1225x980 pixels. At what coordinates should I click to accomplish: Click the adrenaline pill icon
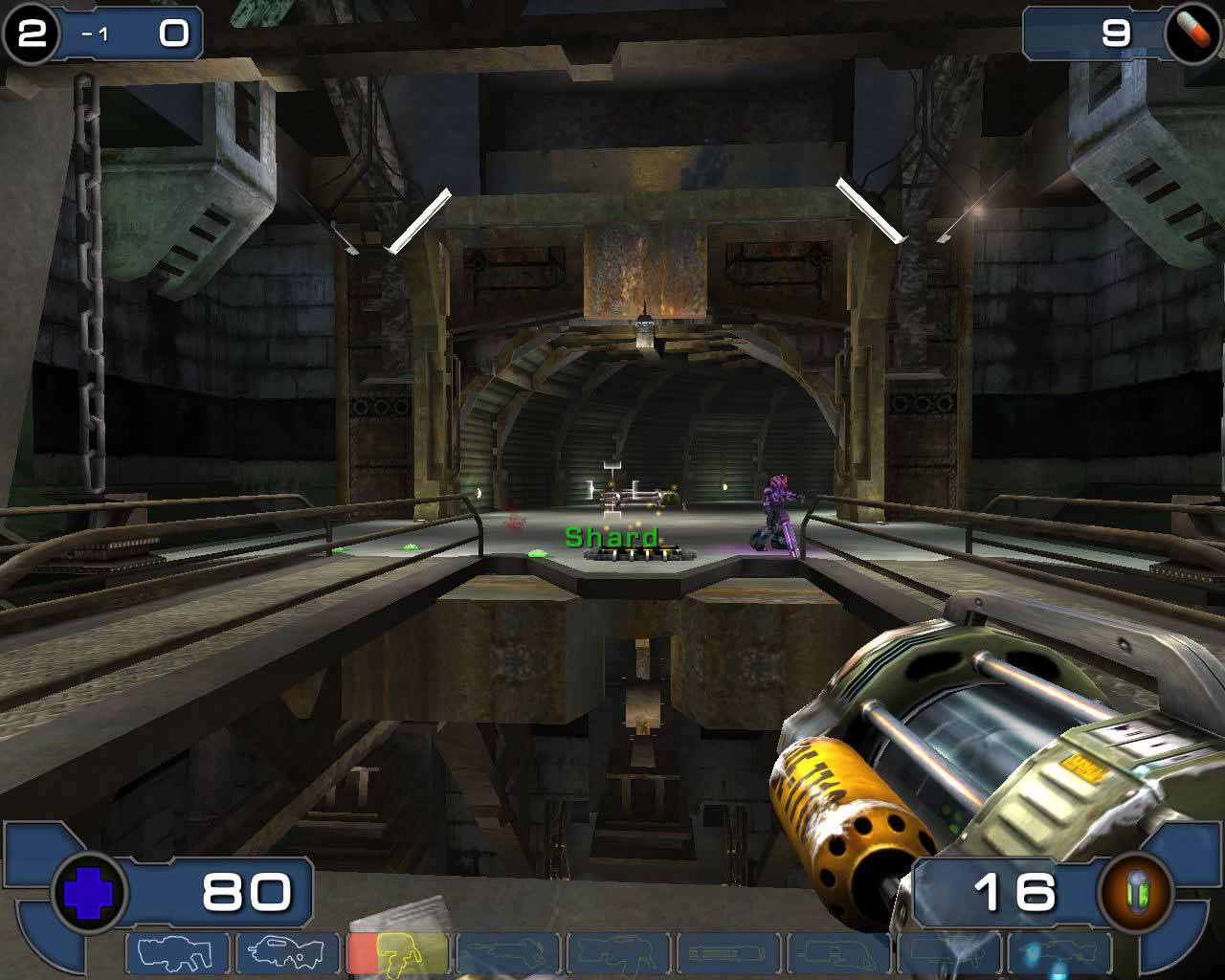tap(1192, 32)
